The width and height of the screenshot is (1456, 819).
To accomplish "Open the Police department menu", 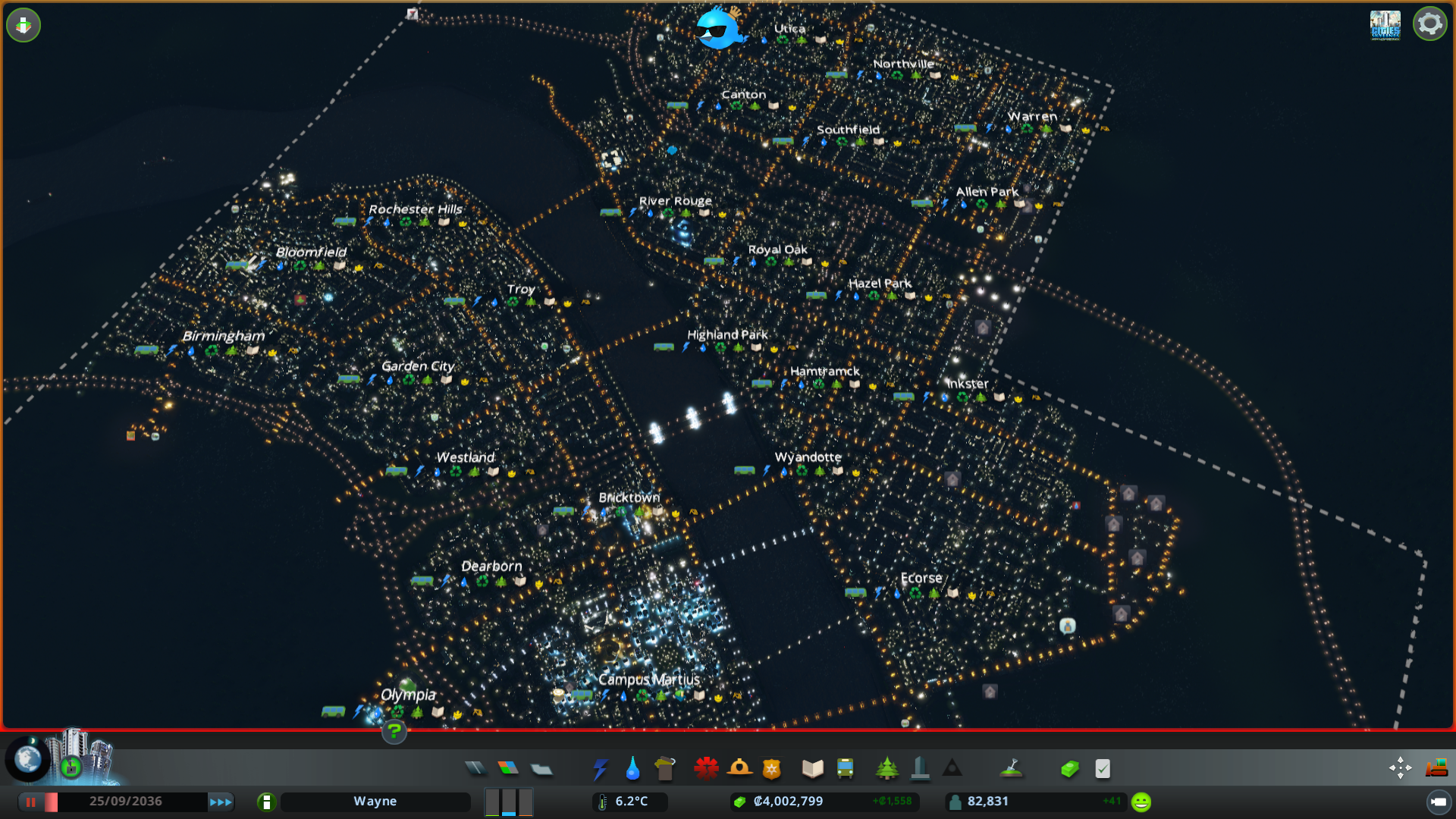I will (x=771, y=767).
